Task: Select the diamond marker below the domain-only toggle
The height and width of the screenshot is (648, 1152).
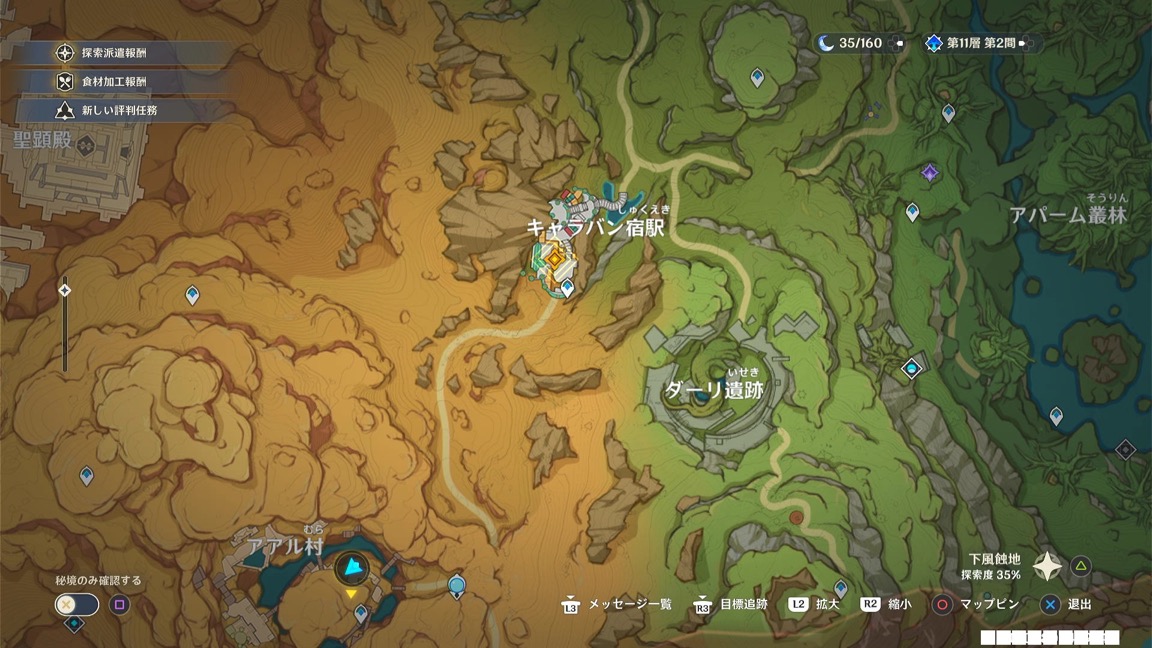Action: [74, 625]
